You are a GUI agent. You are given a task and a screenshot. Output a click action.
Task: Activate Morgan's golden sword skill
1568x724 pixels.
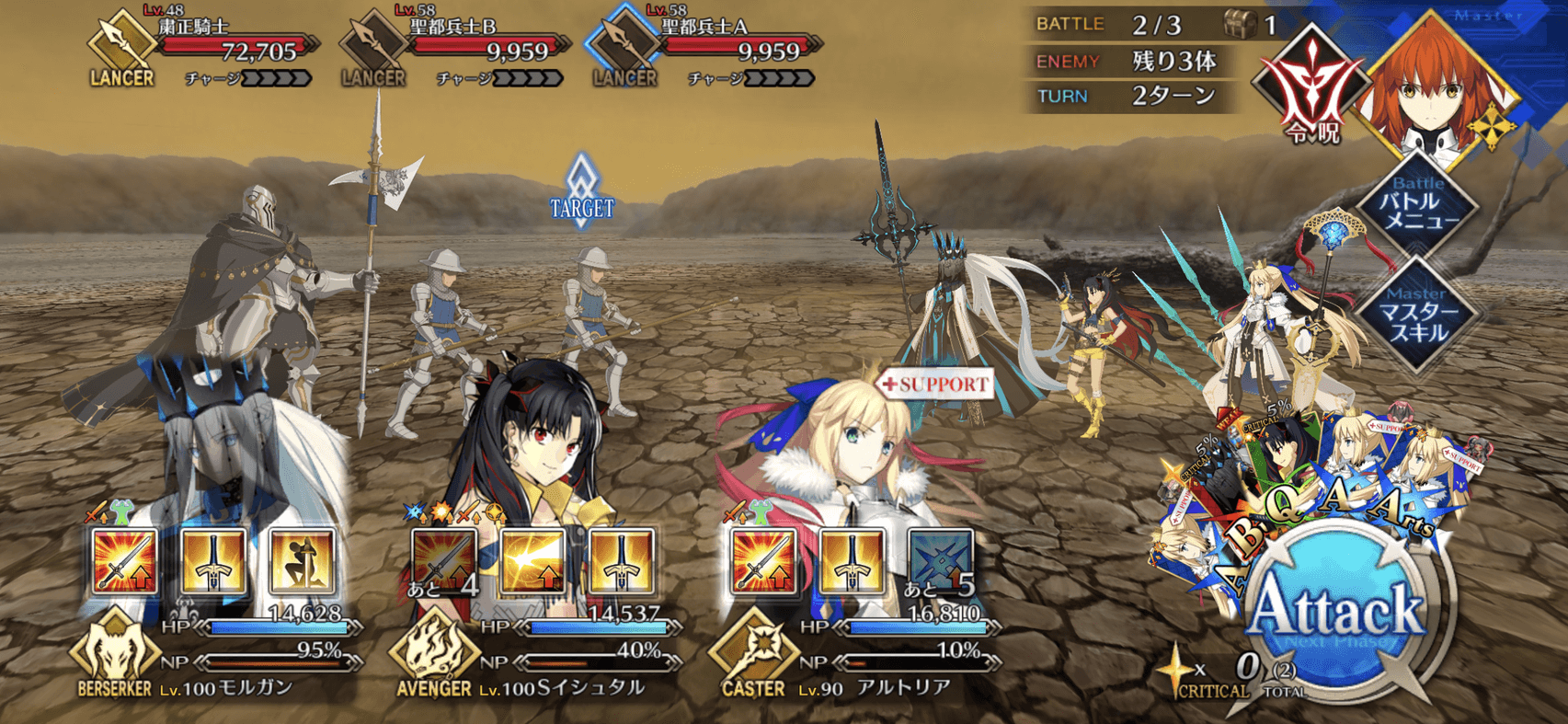coord(213,559)
